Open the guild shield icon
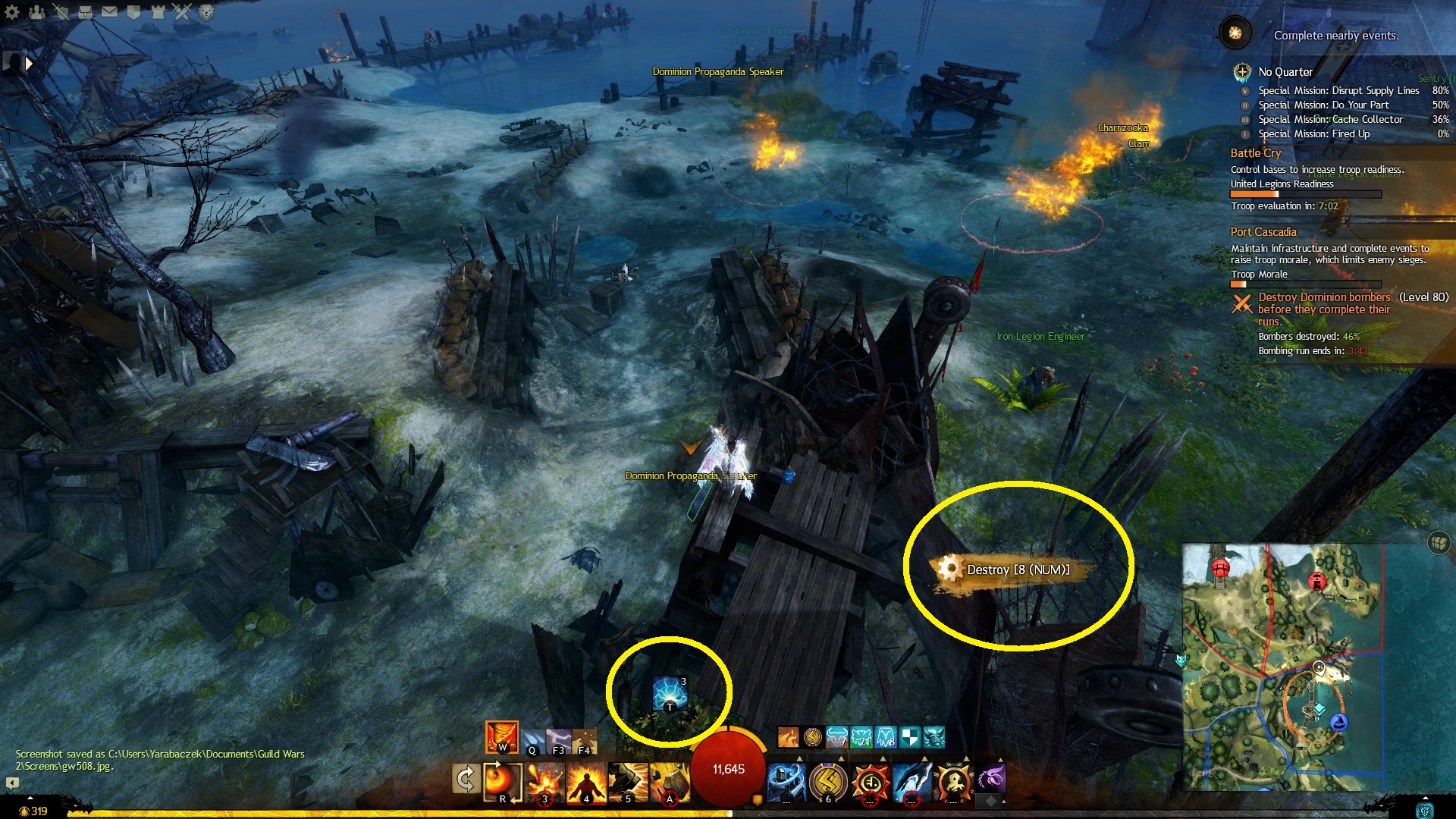This screenshot has width=1456, height=819. (x=133, y=11)
